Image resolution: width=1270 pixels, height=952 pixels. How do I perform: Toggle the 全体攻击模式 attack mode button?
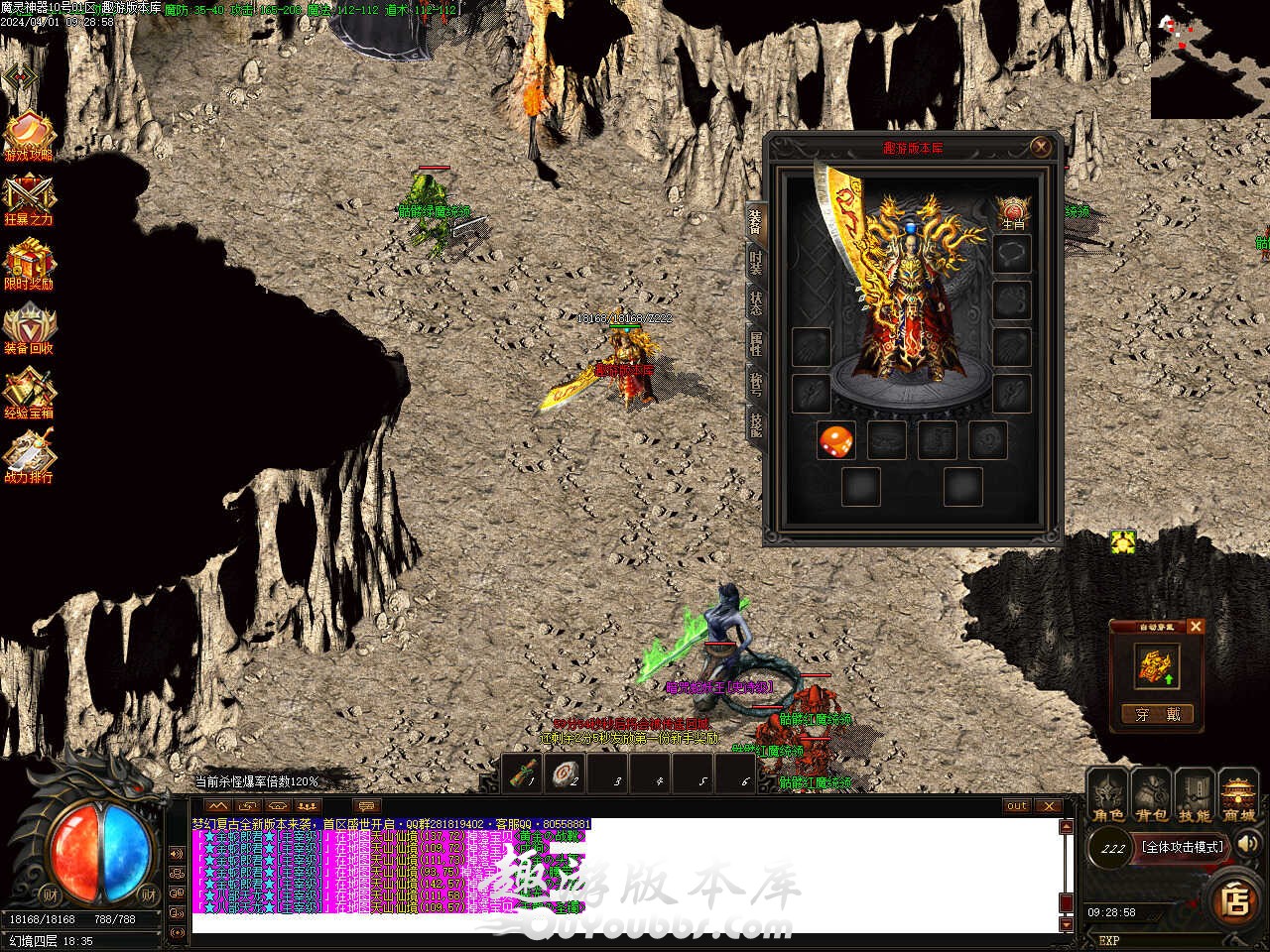pyautogui.click(x=1182, y=847)
